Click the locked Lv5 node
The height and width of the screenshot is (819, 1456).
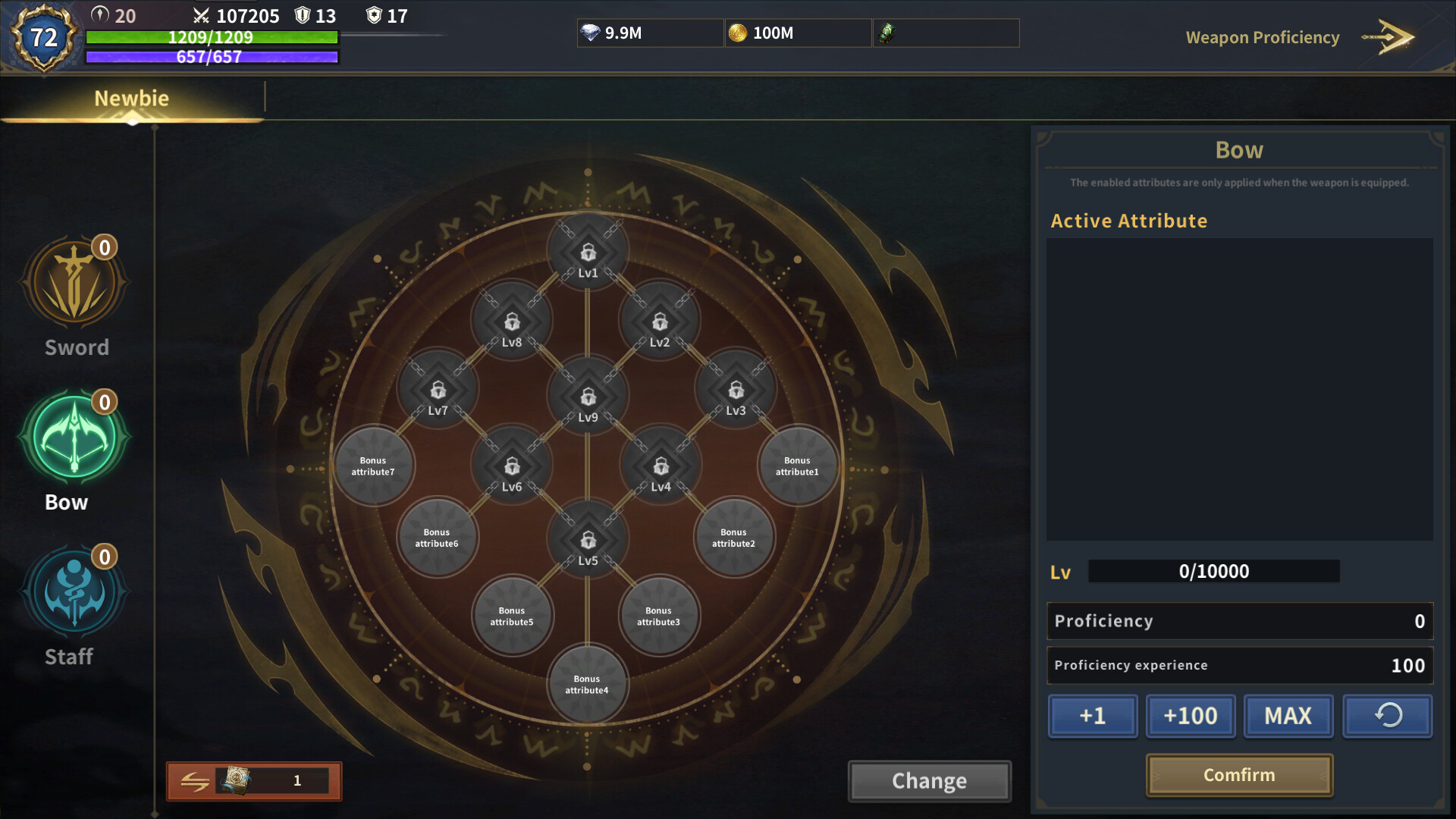(587, 538)
